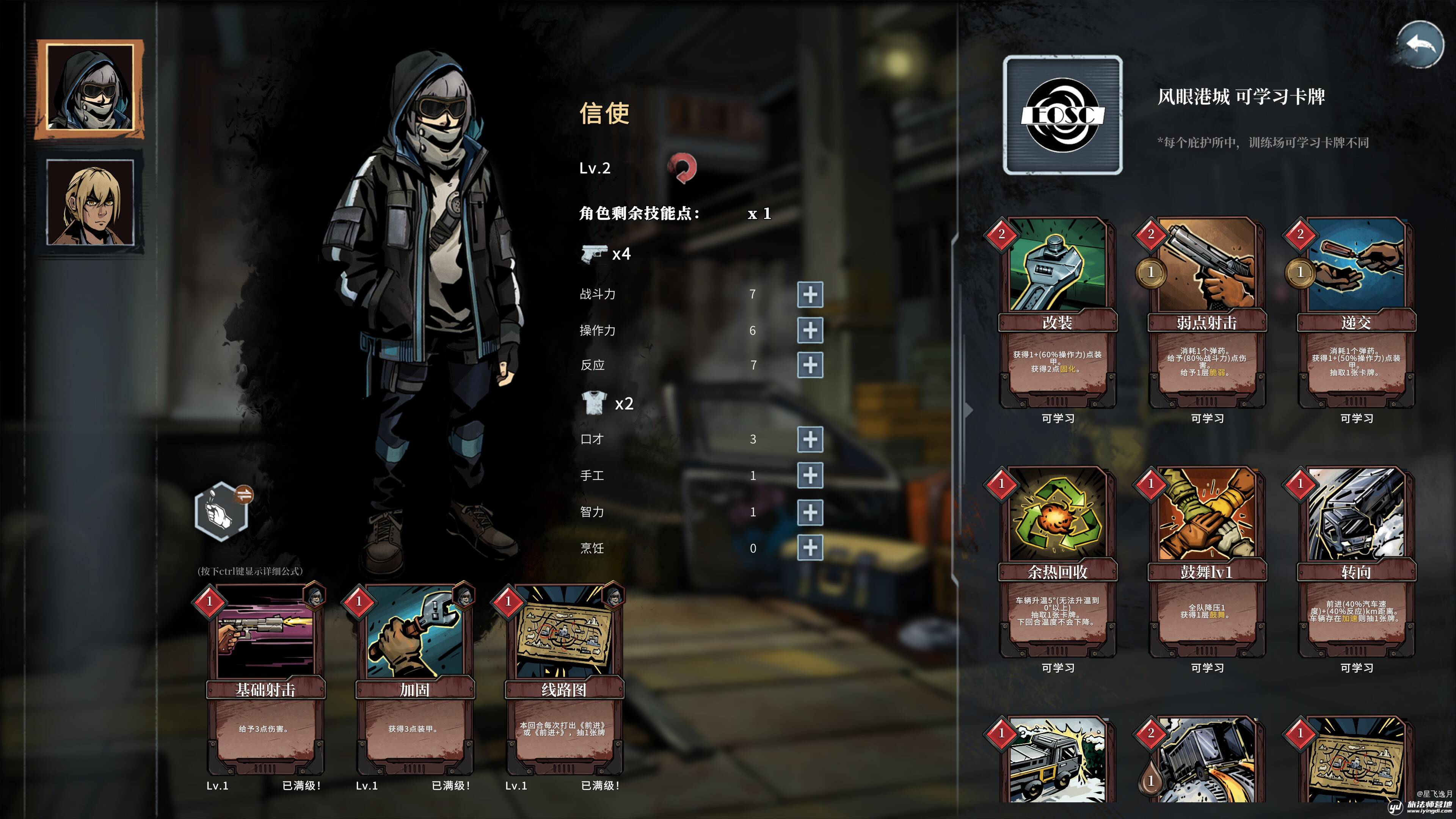The width and height of the screenshot is (1456, 819).
Task: Choose the 递交 card to learn
Action: [x=1356, y=314]
